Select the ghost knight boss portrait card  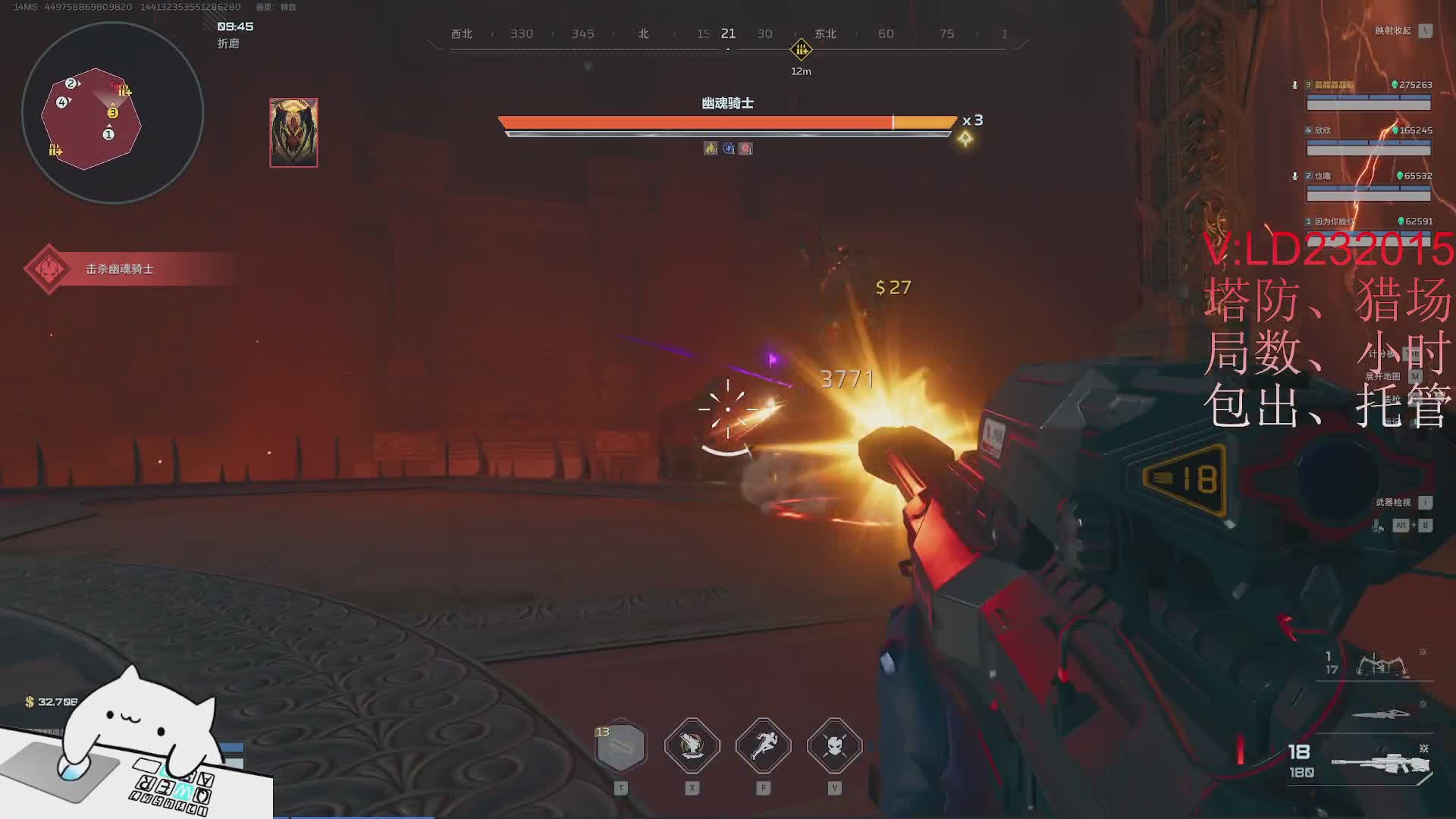coord(293,133)
